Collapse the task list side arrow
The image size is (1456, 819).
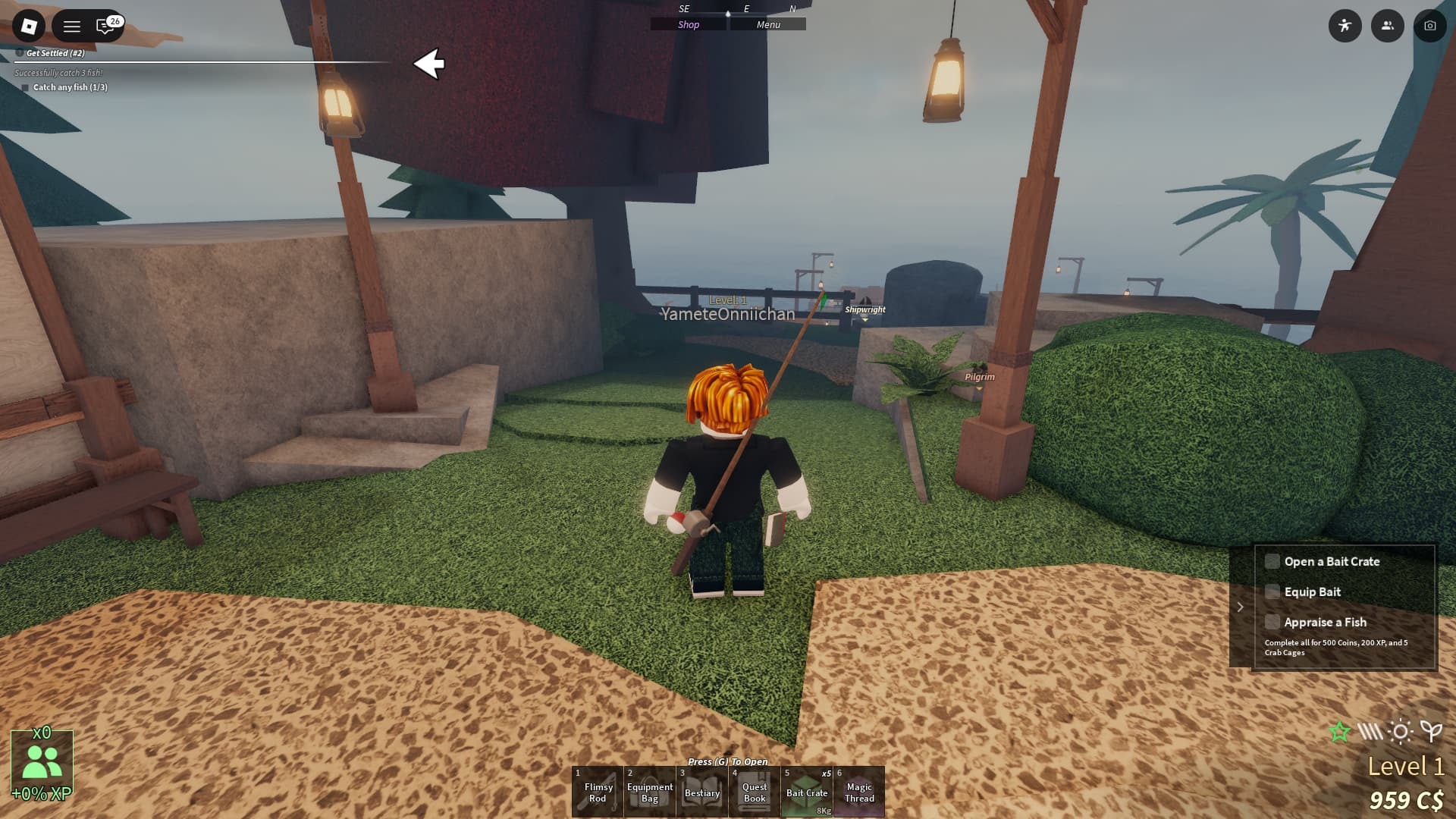(x=1241, y=607)
